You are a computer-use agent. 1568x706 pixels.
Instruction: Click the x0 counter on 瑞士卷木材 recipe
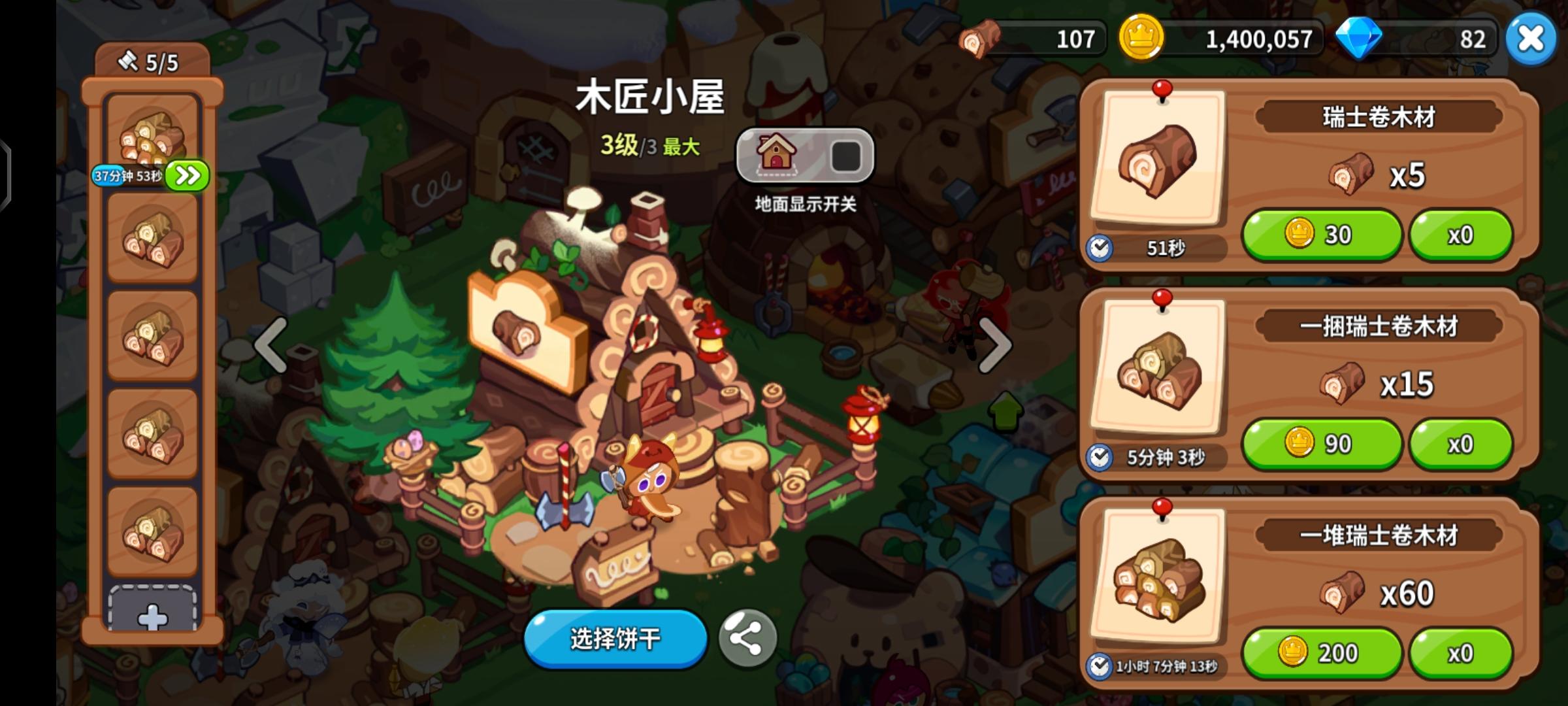(x=1460, y=234)
